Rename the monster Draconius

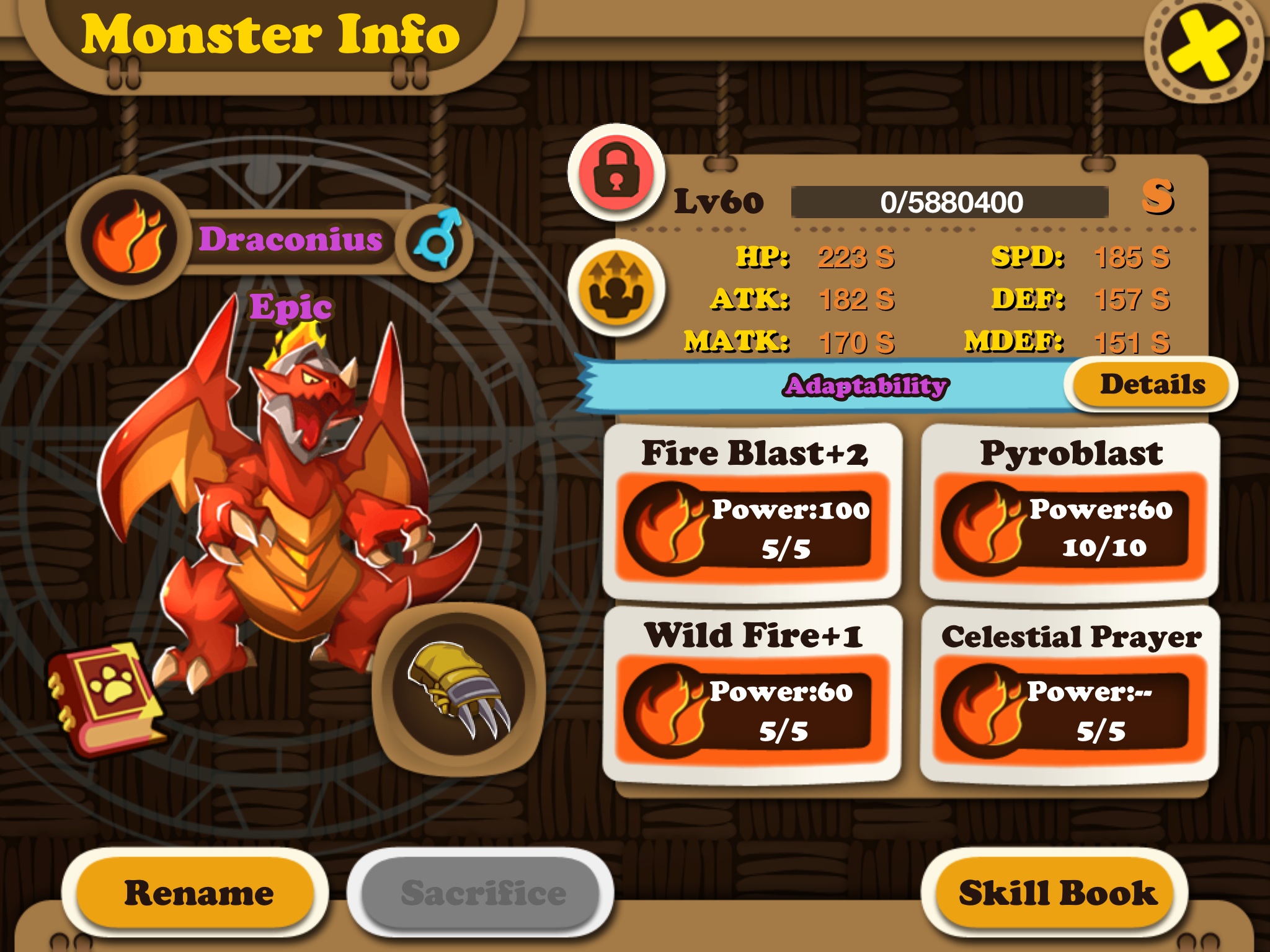(x=197, y=892)
